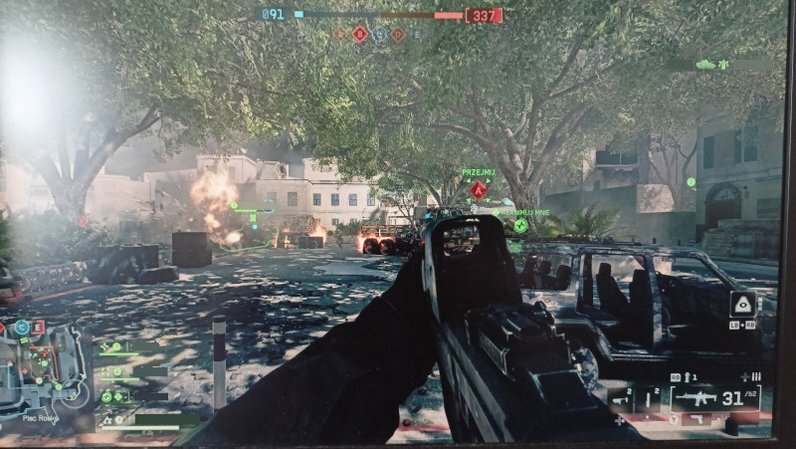Select the rocket launcher gadget slot

pos(620,401)
